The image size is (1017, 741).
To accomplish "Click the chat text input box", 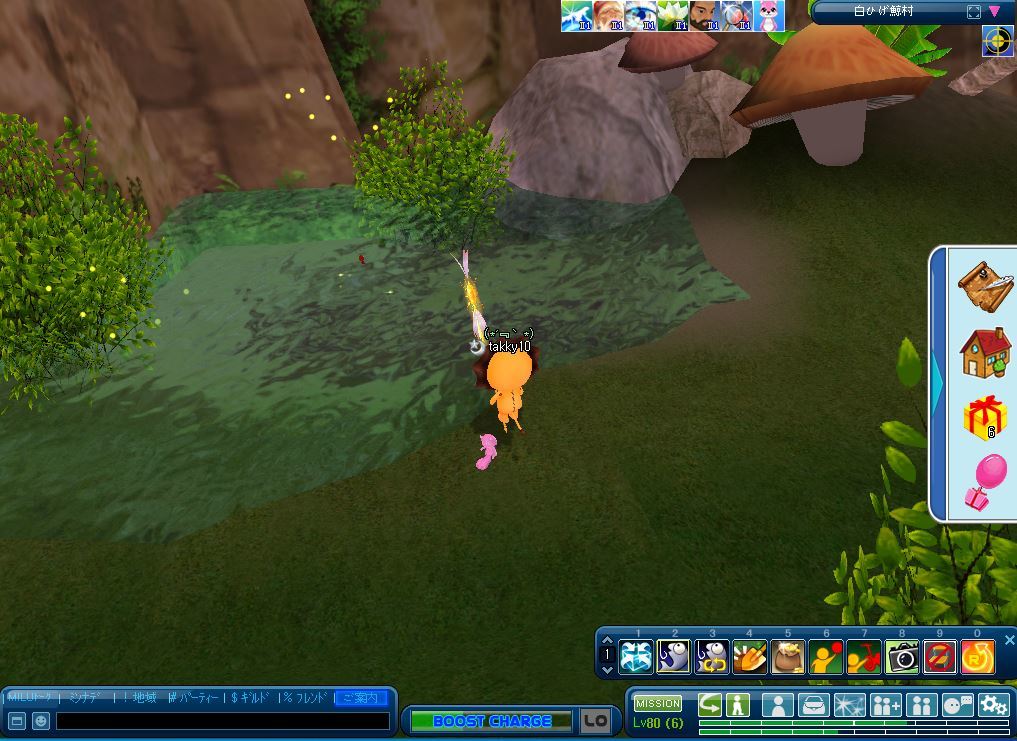I will click(x=222, y=721).
